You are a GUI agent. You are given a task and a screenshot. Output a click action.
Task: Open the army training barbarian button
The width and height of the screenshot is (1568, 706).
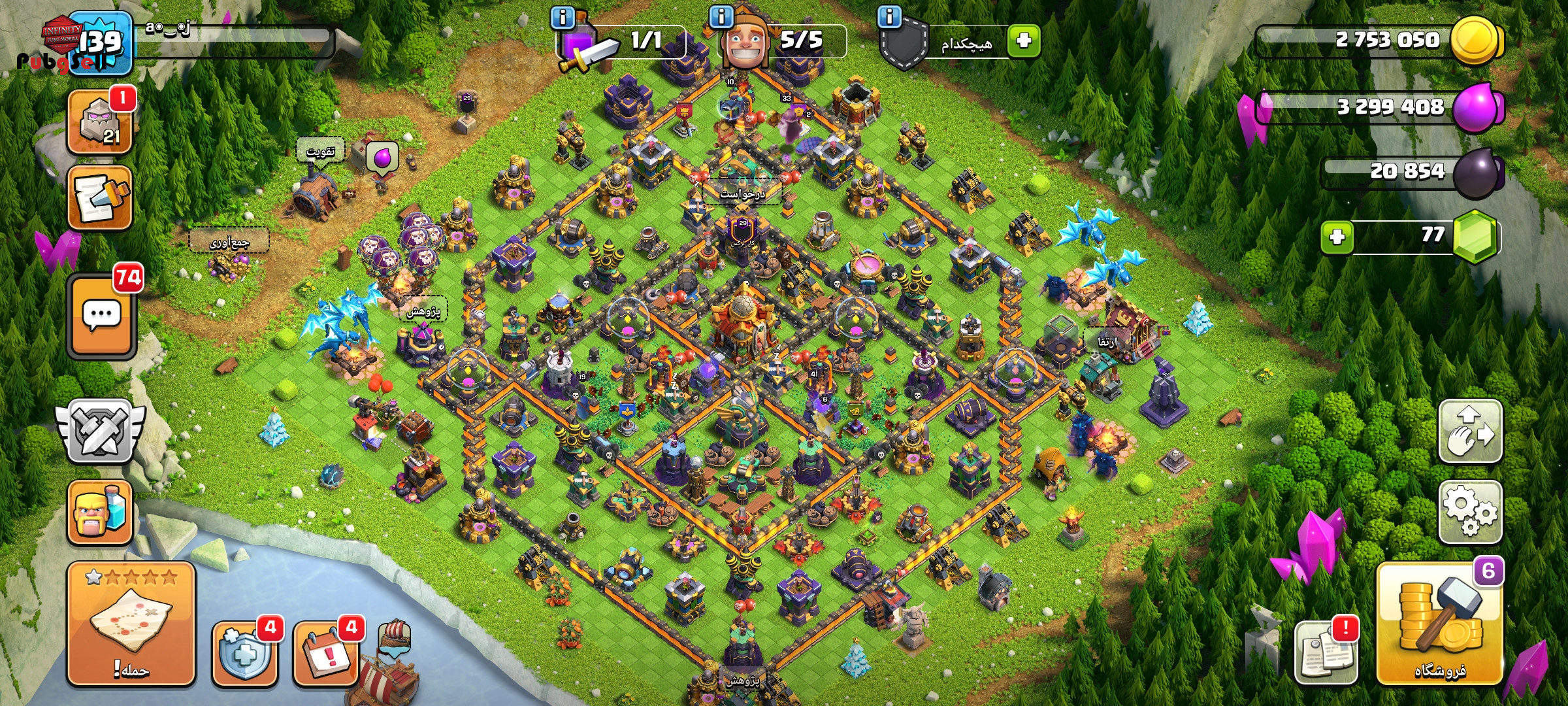coord(100,513)
